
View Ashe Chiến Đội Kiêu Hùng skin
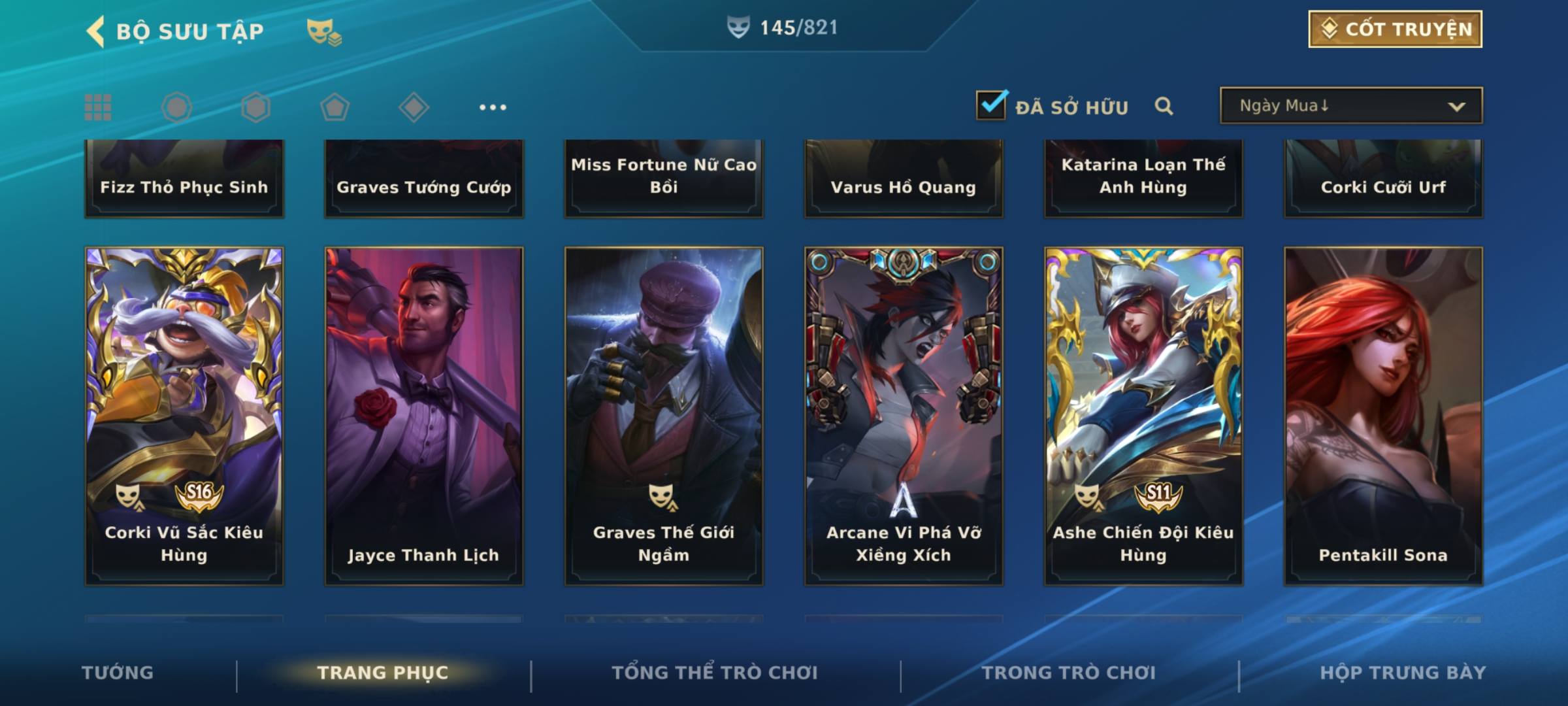1143,415
